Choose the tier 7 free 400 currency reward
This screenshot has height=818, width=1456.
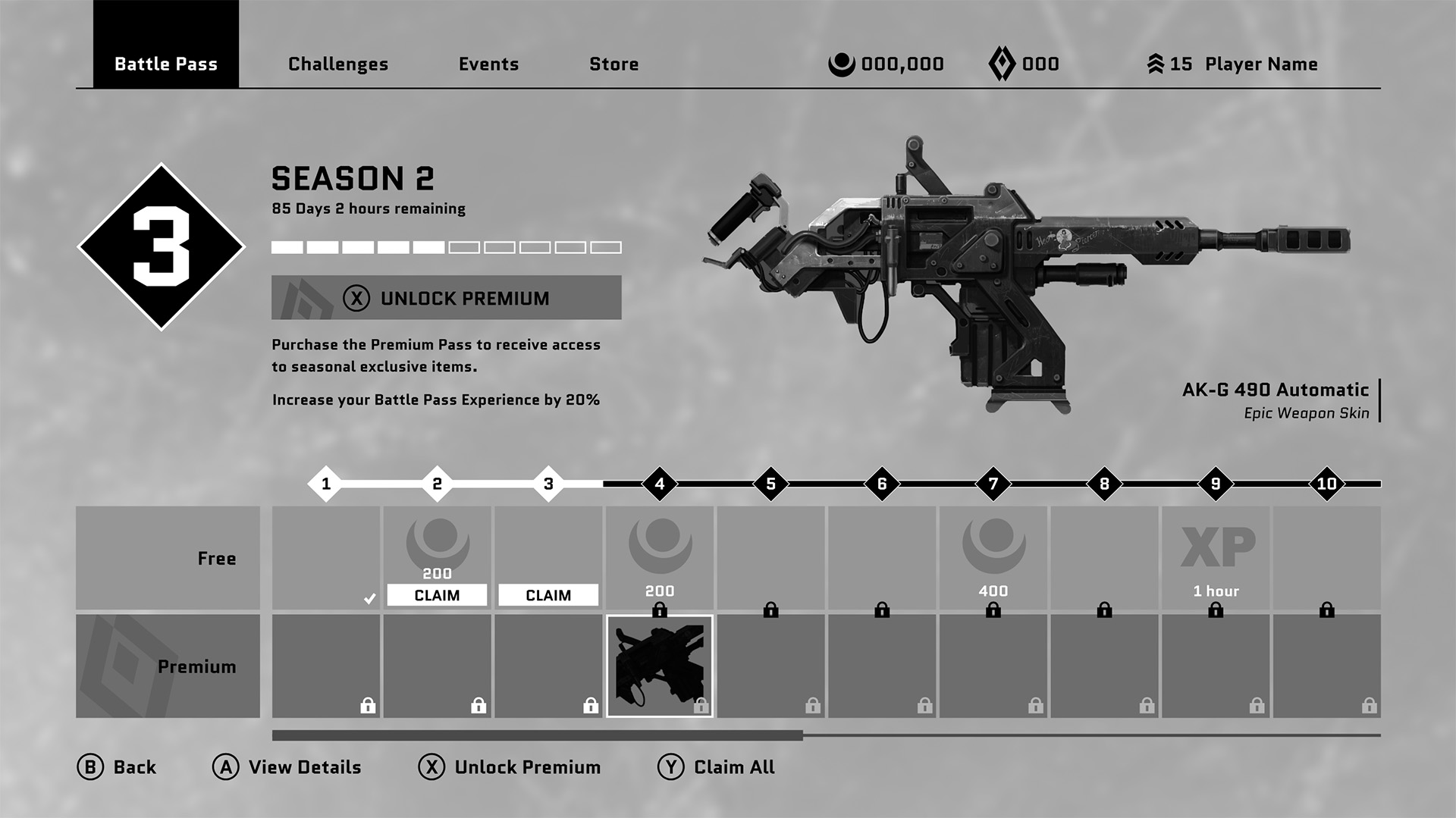click(993, 558)
